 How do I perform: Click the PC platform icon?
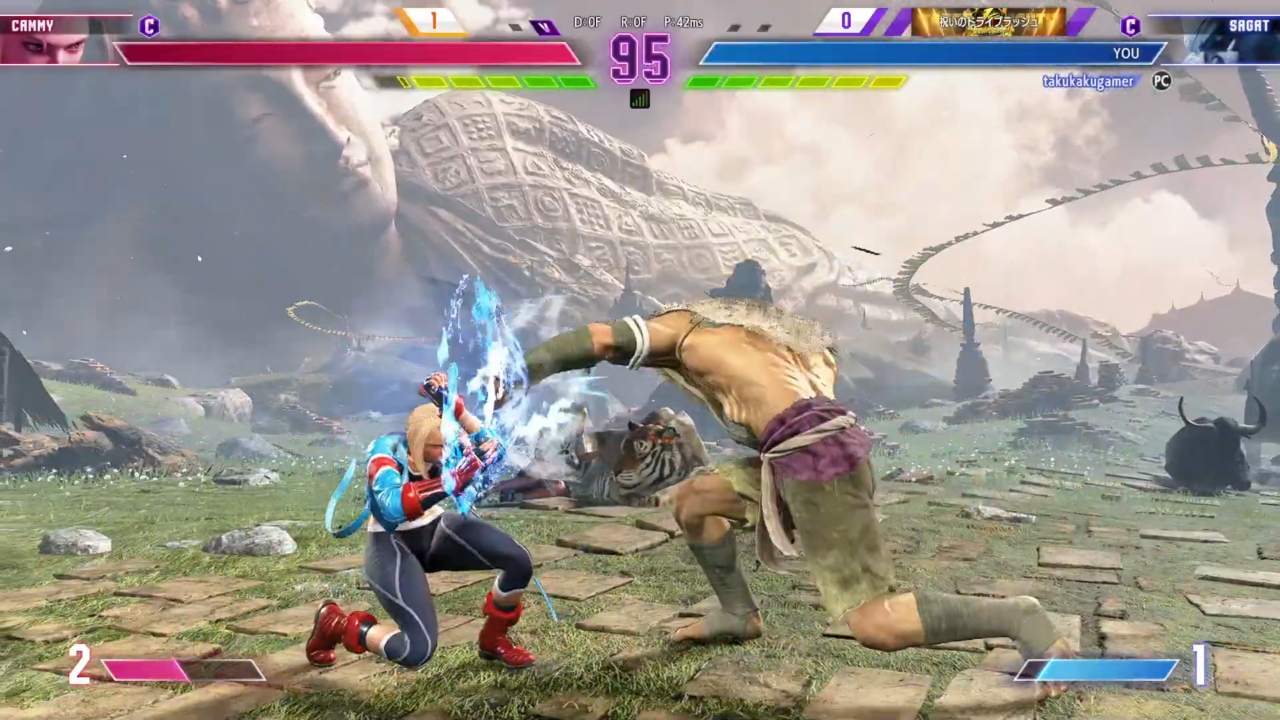[1161, 81]
